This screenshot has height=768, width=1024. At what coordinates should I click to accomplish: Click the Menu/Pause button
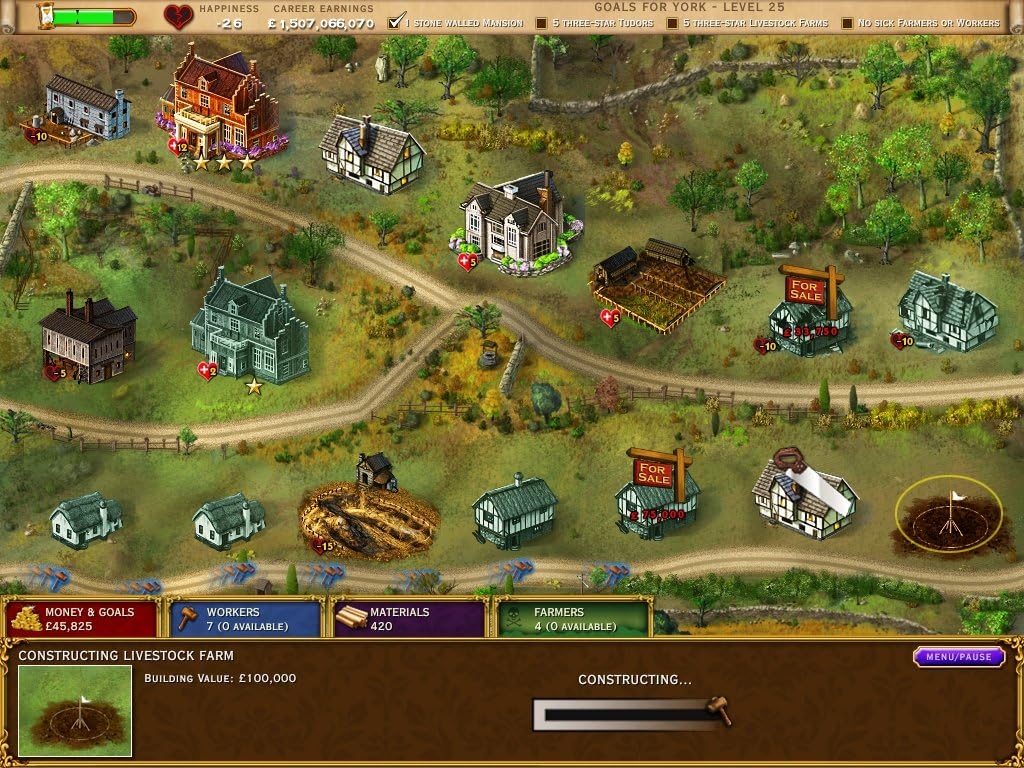pyautogui.click(x=958, y=657)
